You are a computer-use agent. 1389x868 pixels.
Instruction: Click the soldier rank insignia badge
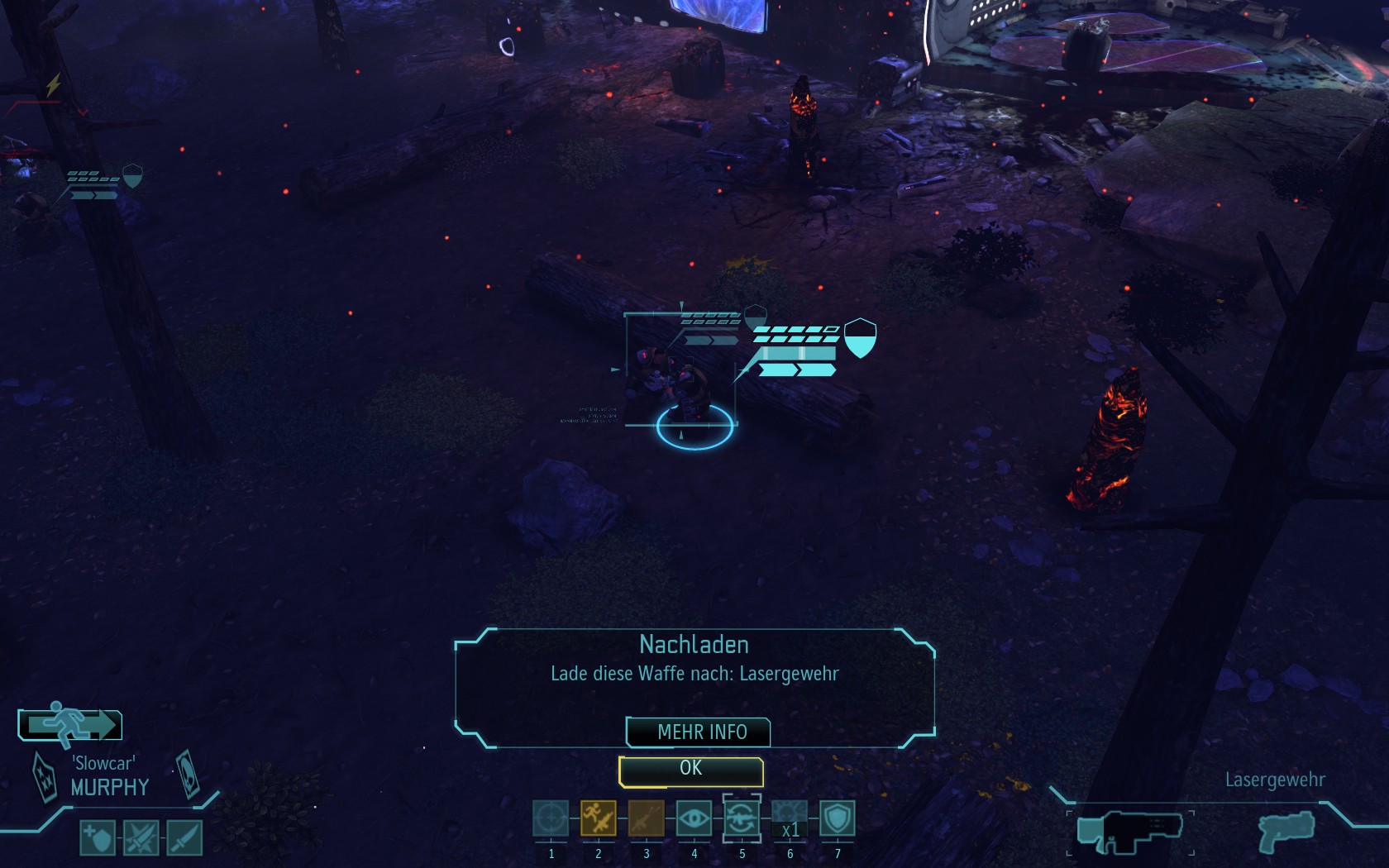click(44, 776)
